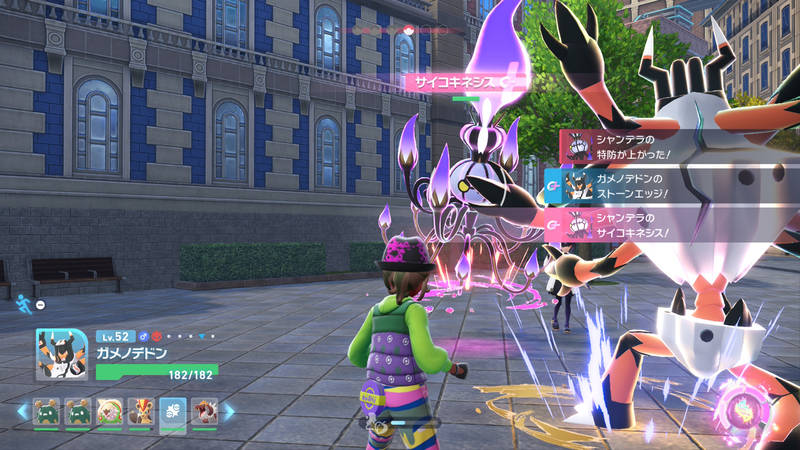Choose the lion Pokémon with the fiery mane
The width and height of the screenshot is (800, 450).
click(x=141, y=412)
